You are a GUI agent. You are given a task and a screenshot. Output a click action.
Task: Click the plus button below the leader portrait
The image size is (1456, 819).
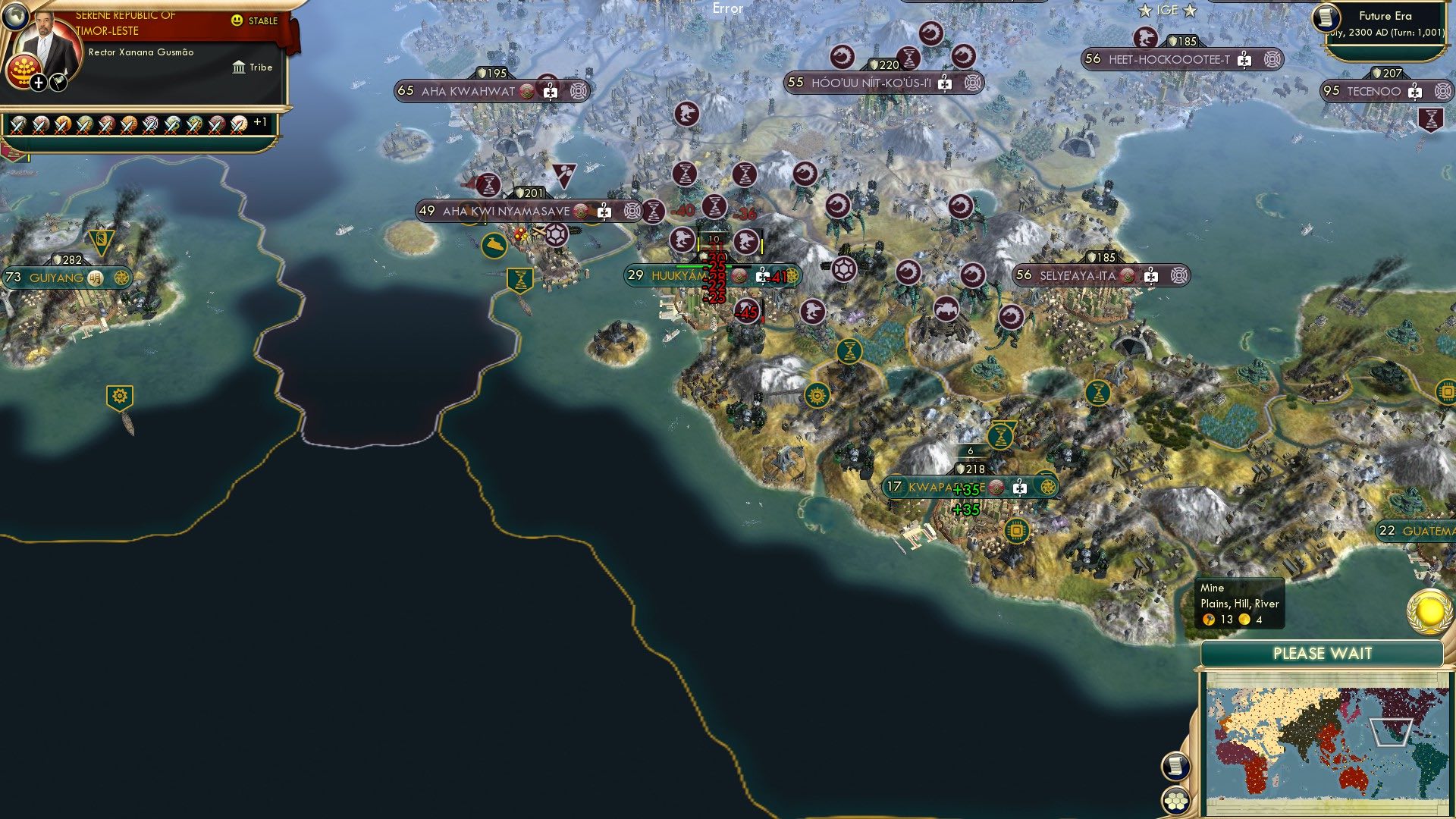click(x=37, y=82)
